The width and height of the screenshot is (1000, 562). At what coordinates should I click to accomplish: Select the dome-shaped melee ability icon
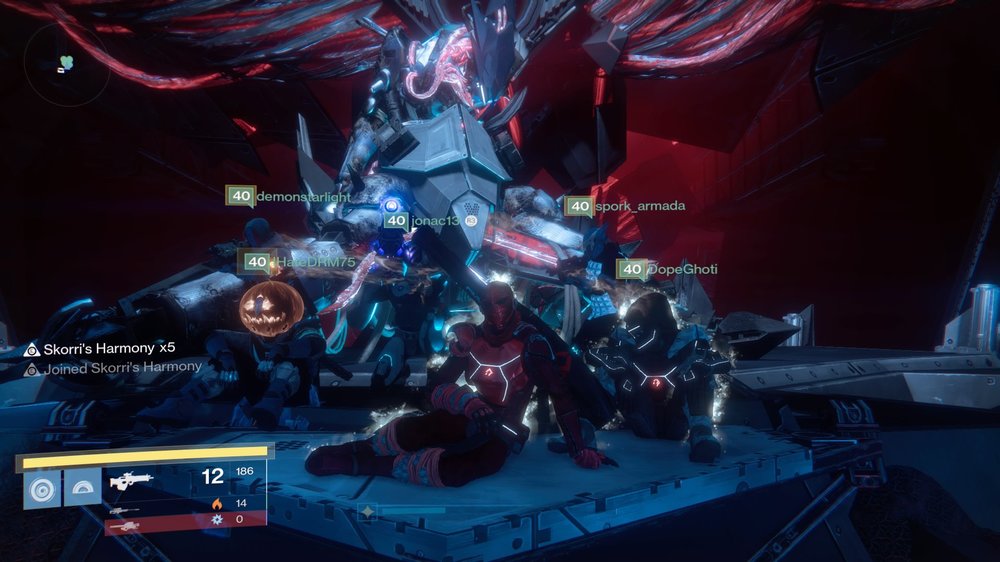83,489
